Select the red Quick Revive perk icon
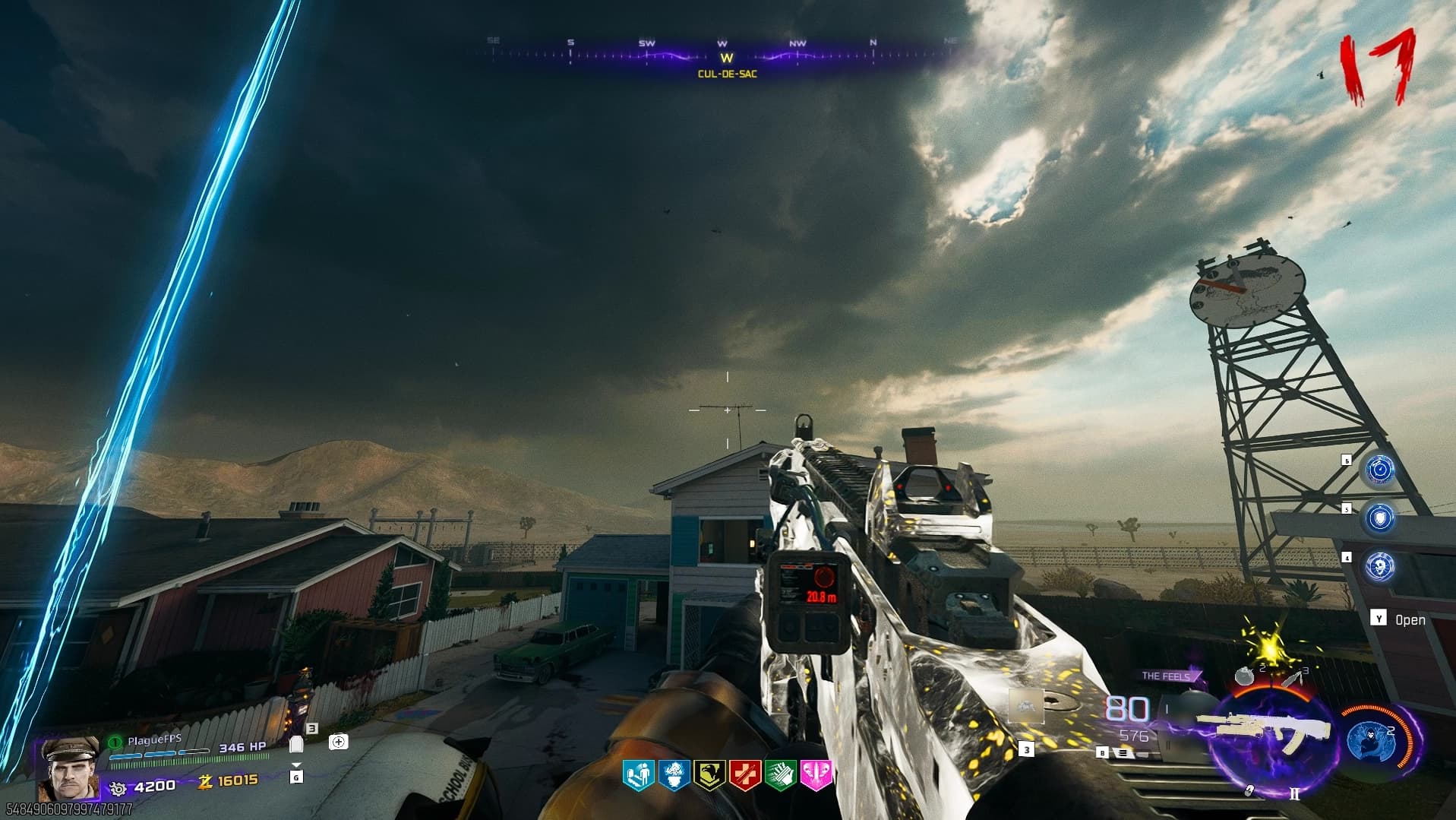This screenshot has height=820, width=1456. pyautogui.click(x=744, y=775)
